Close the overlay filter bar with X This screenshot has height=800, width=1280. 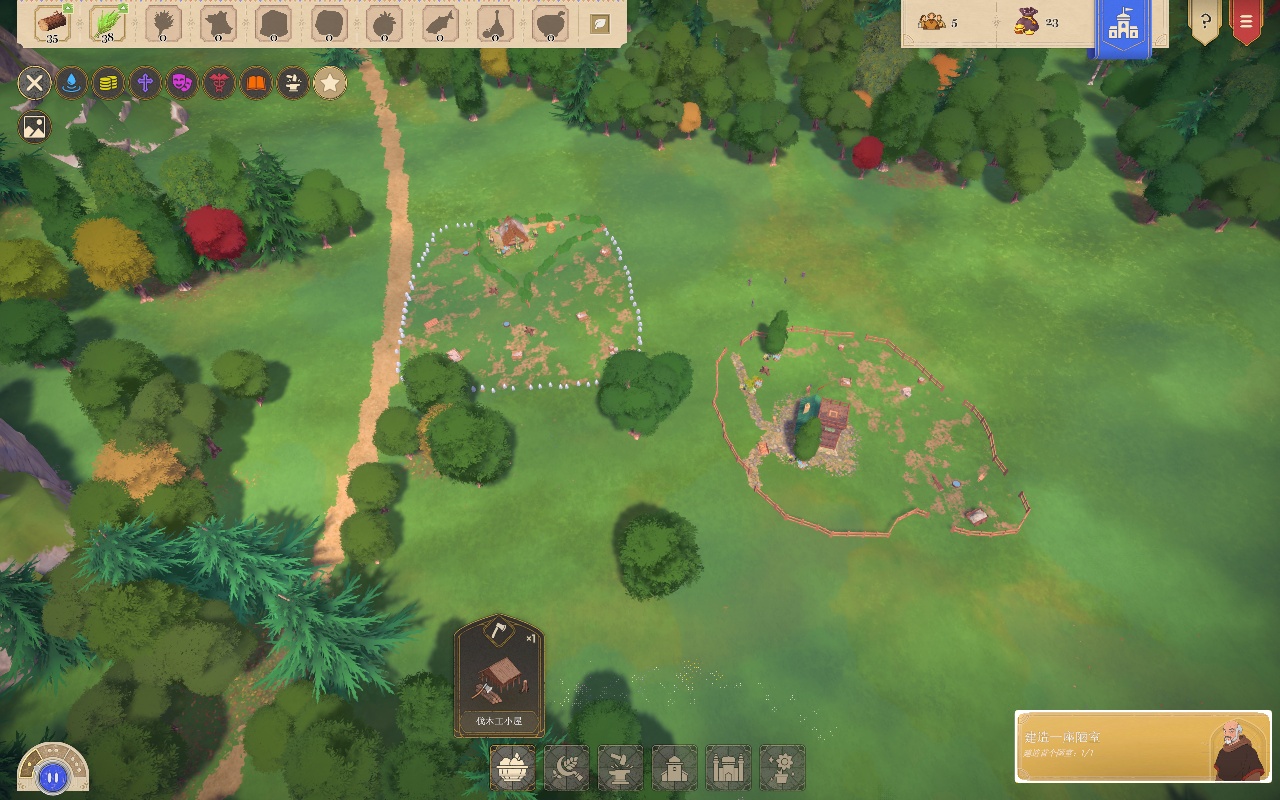(x=34, y=83)
